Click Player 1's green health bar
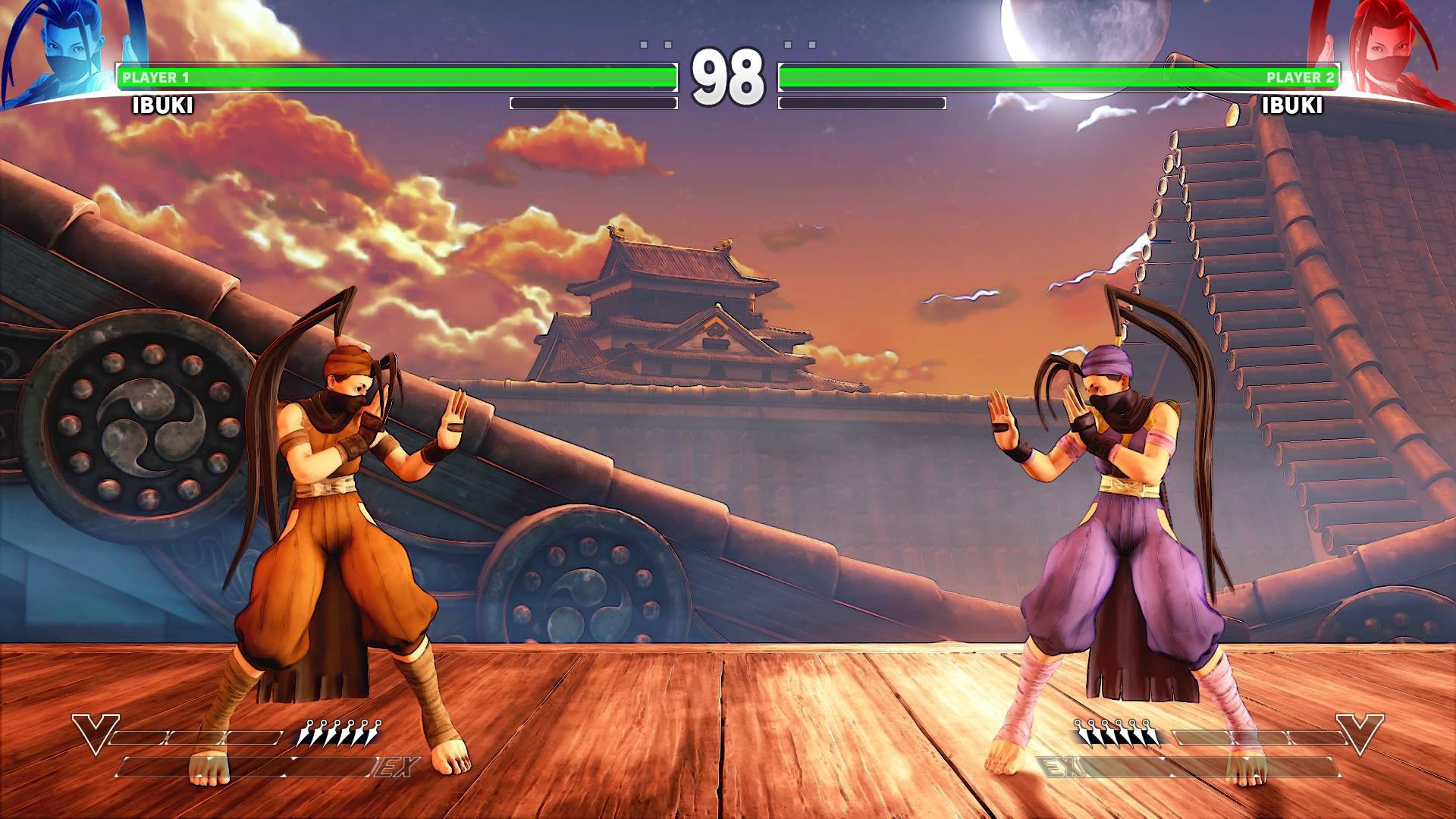The image size is (1456, 819). pos(394,75)
